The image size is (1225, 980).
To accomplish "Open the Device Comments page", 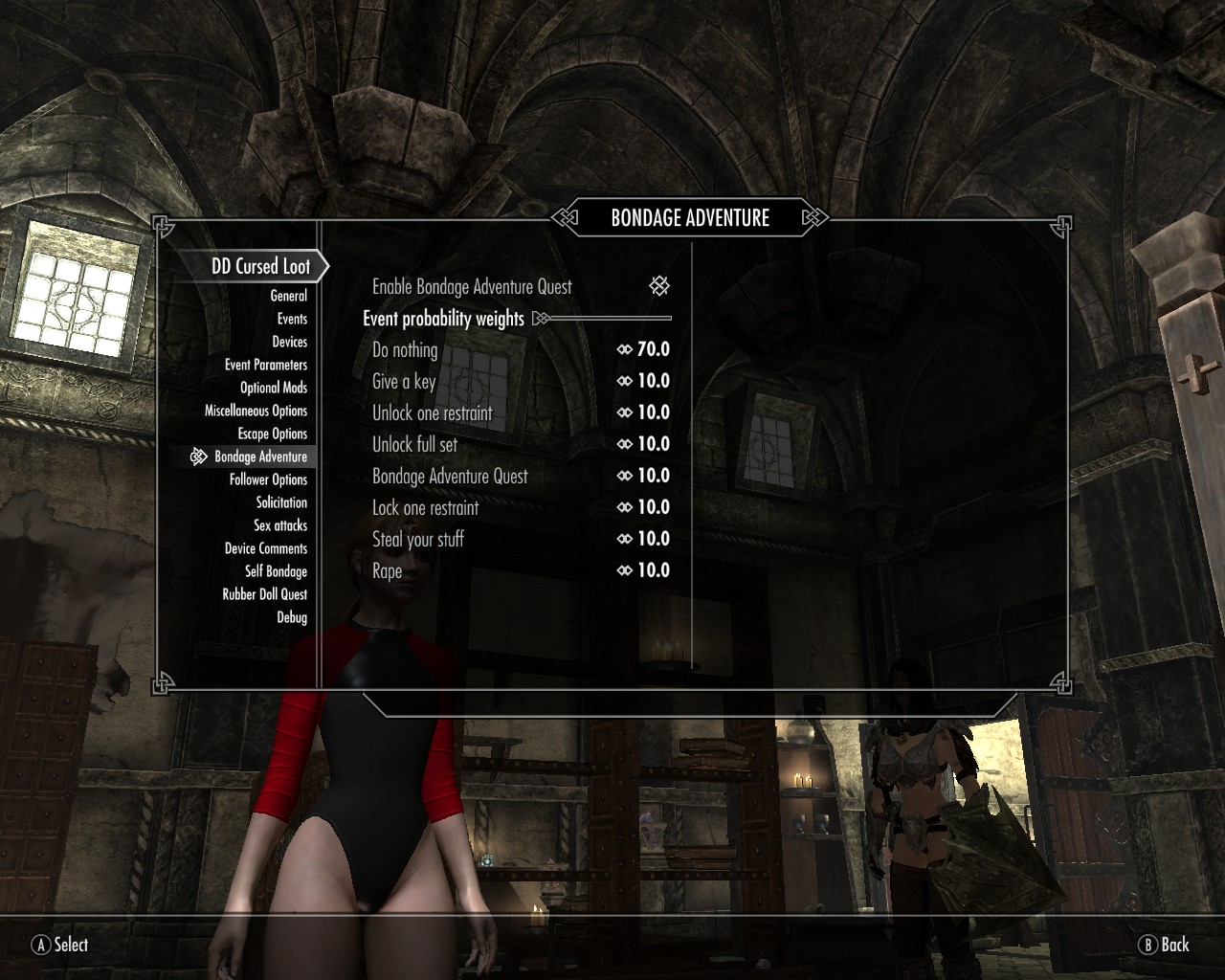I will [266, 548].
